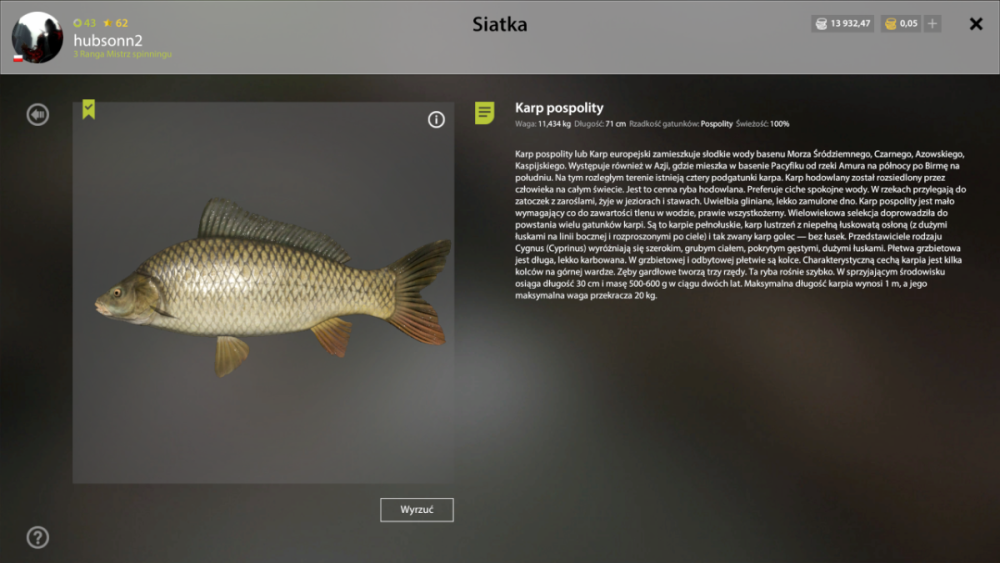Toggle the green bookmark flag on the fish

pyautogui.click(x=89, y=110)
